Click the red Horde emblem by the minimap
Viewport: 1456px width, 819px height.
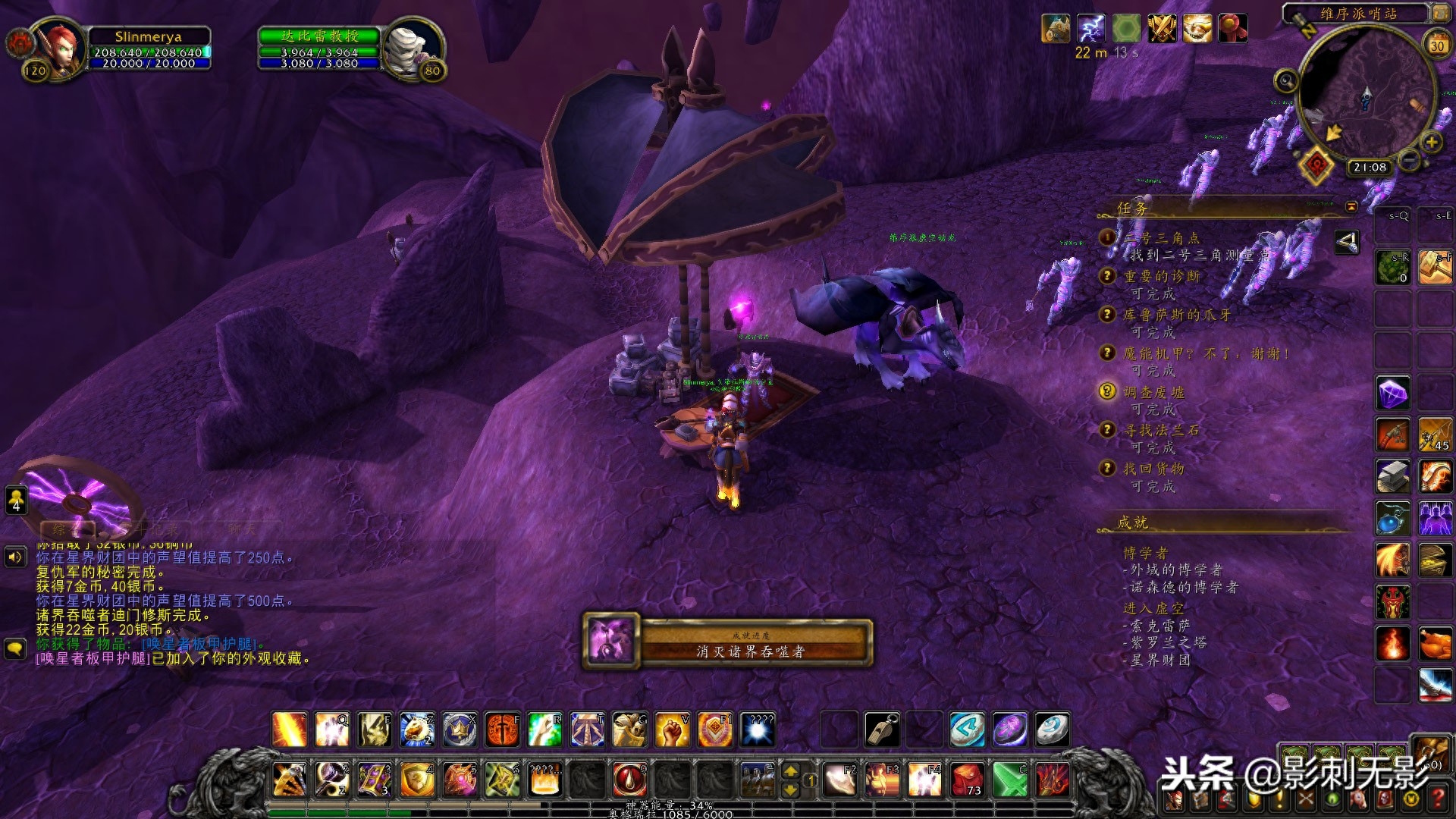coord(1318,165)
